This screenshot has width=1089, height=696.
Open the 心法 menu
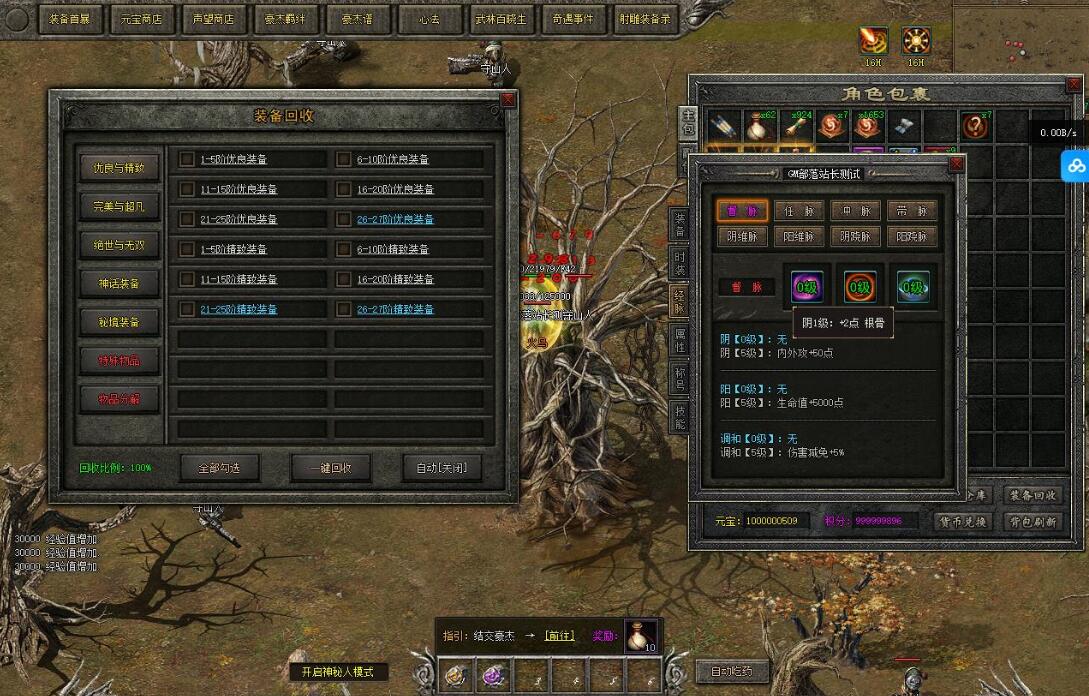[x=430, y=18]
